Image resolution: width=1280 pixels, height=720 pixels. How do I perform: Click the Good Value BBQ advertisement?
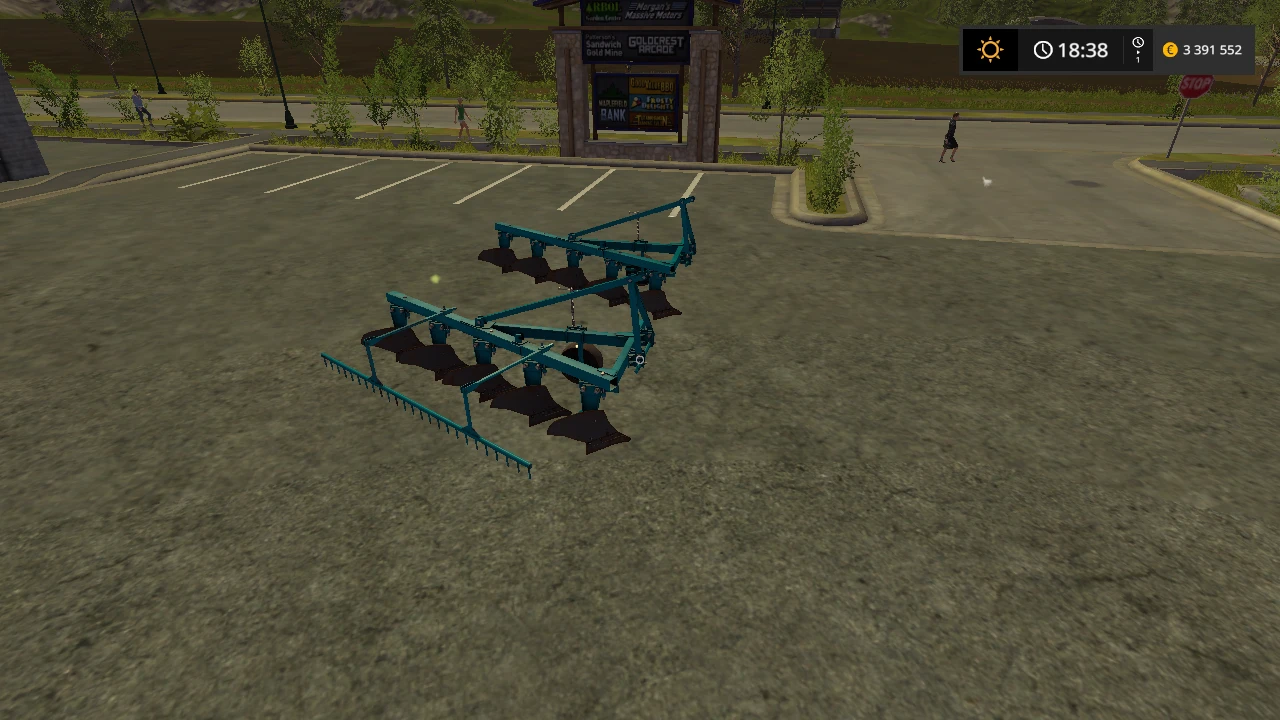point(653,85)
